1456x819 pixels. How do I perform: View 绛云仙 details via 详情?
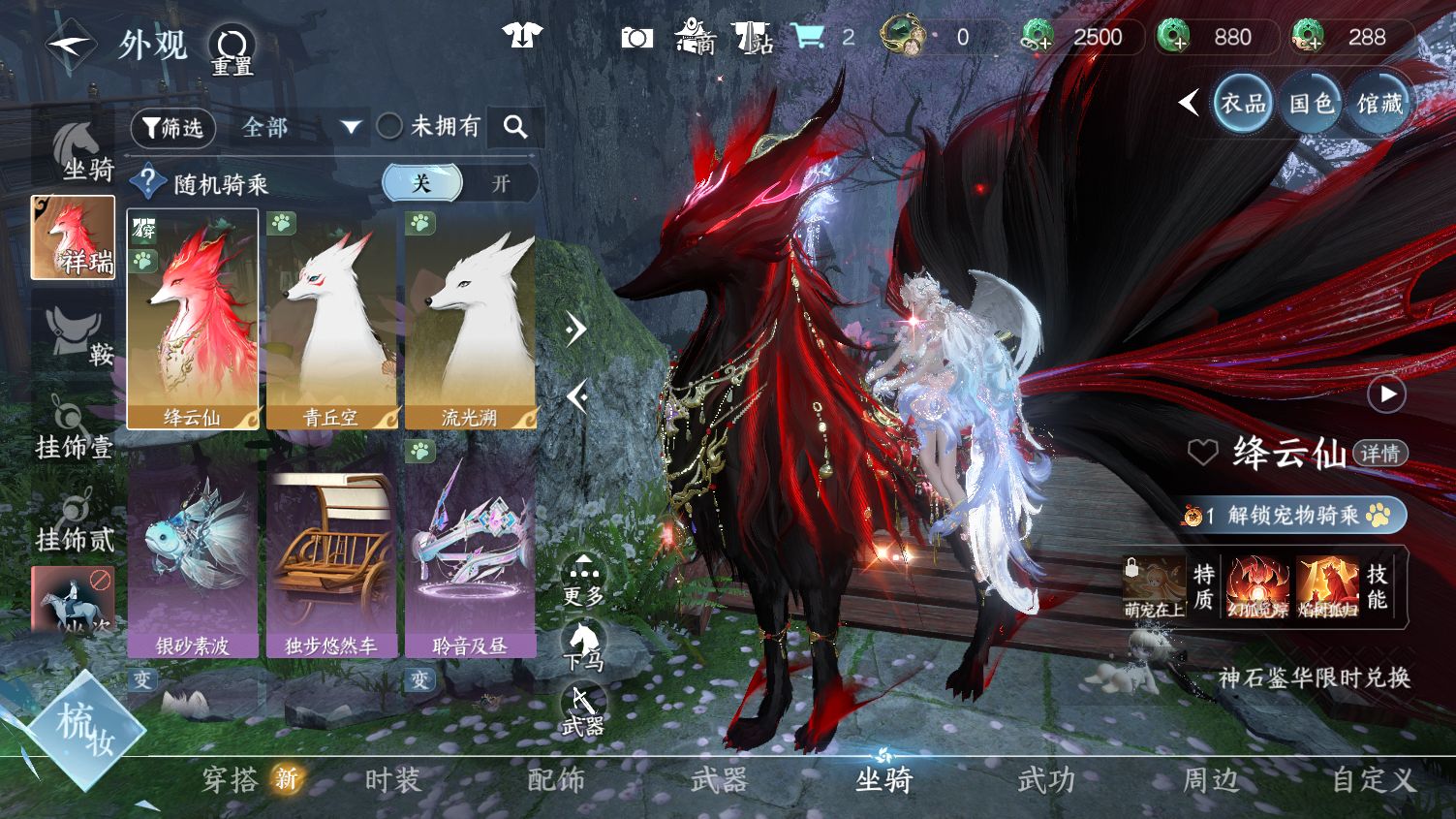(1379, 453)
